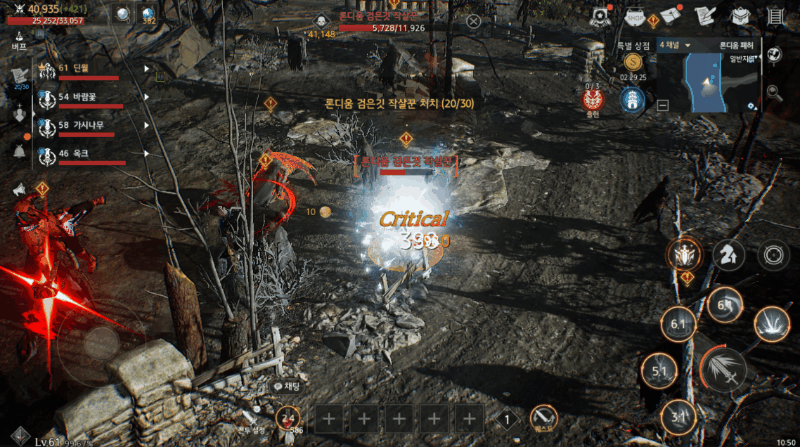Use the health potion quick slot
Viewport: 800px width, 447px height.
[x=288, y=420]
